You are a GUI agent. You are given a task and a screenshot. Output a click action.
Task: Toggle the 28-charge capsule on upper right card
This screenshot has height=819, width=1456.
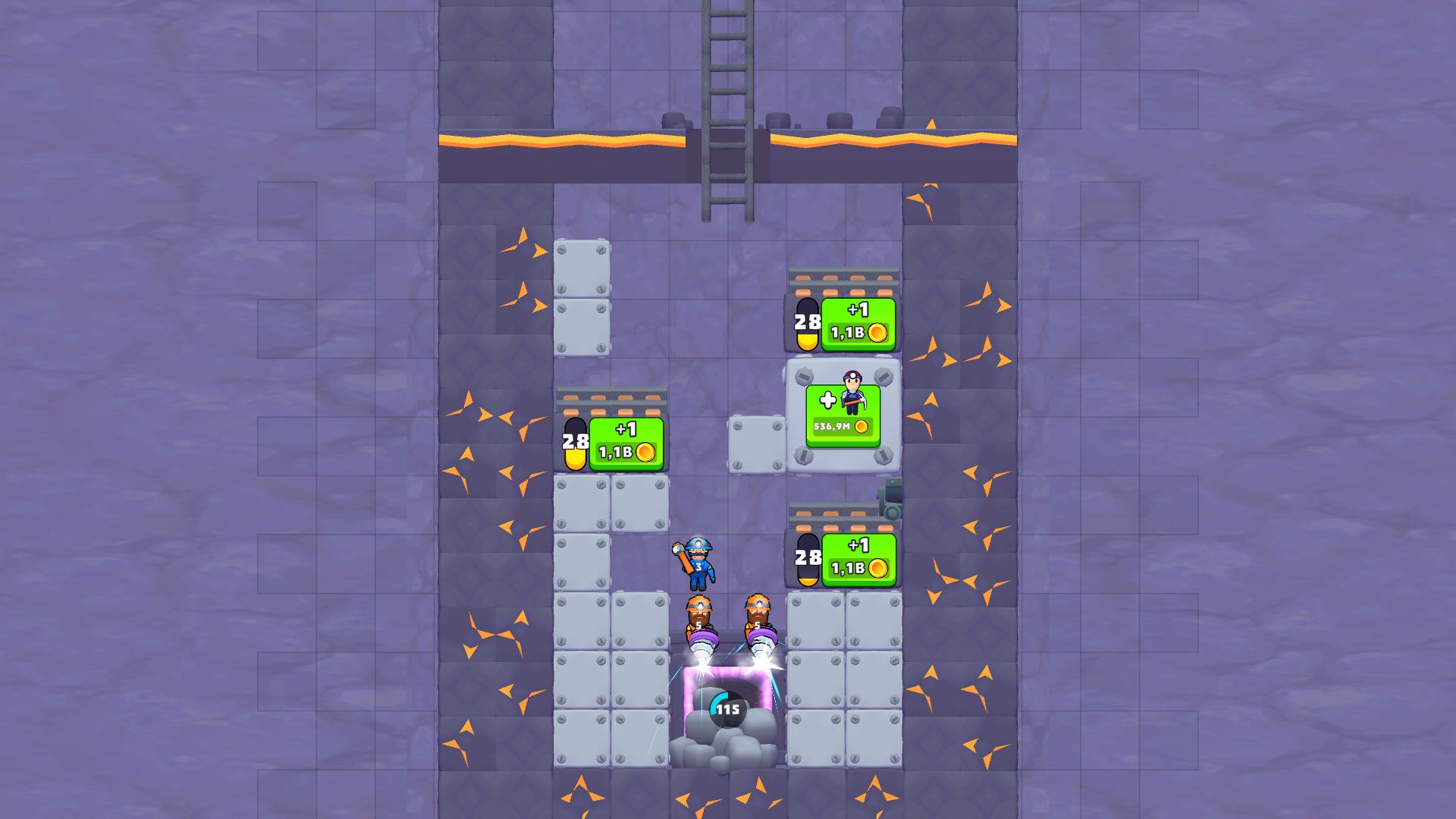(806, 325)
